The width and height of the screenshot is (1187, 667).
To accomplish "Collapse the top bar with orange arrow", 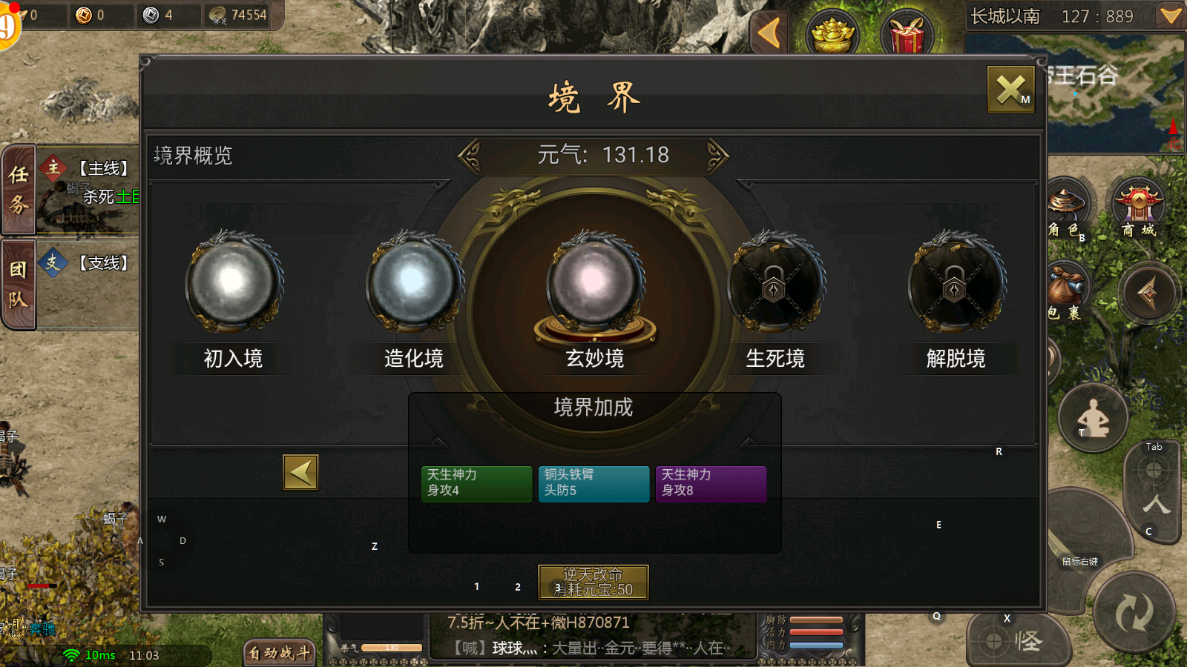I will coord(768,34).
